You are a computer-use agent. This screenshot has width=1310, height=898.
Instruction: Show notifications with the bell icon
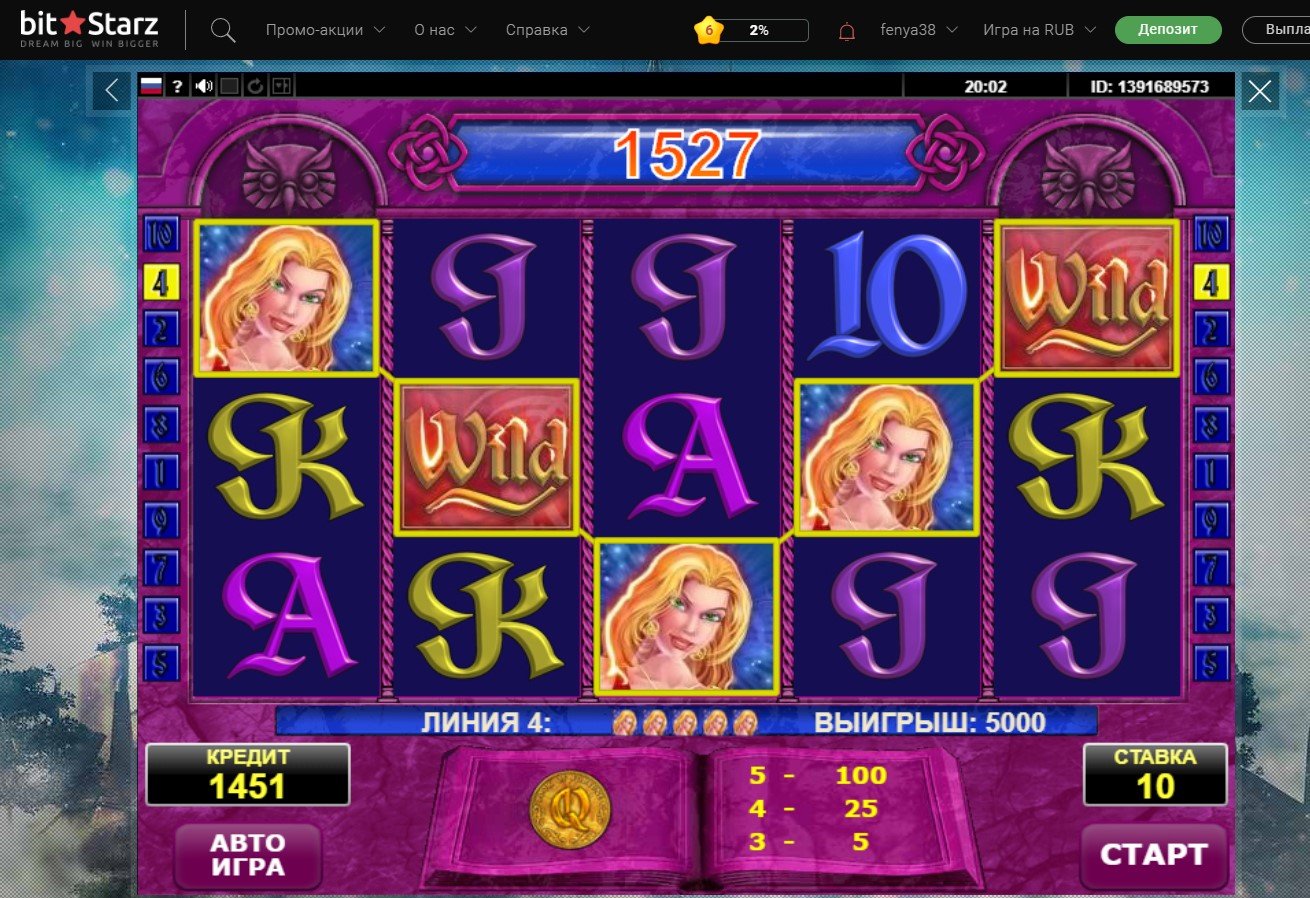[847, 31]
